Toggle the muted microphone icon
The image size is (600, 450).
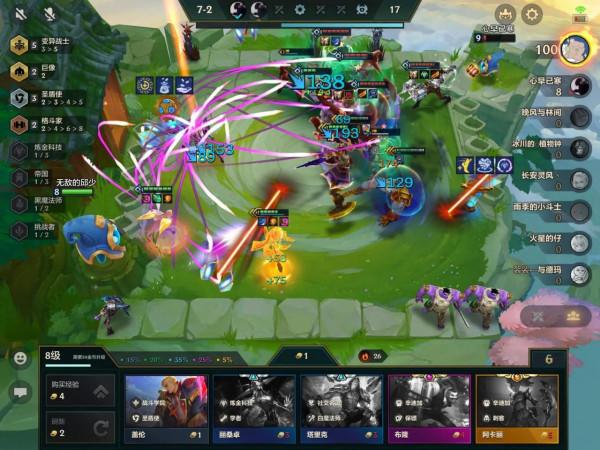tap(49, 13)
